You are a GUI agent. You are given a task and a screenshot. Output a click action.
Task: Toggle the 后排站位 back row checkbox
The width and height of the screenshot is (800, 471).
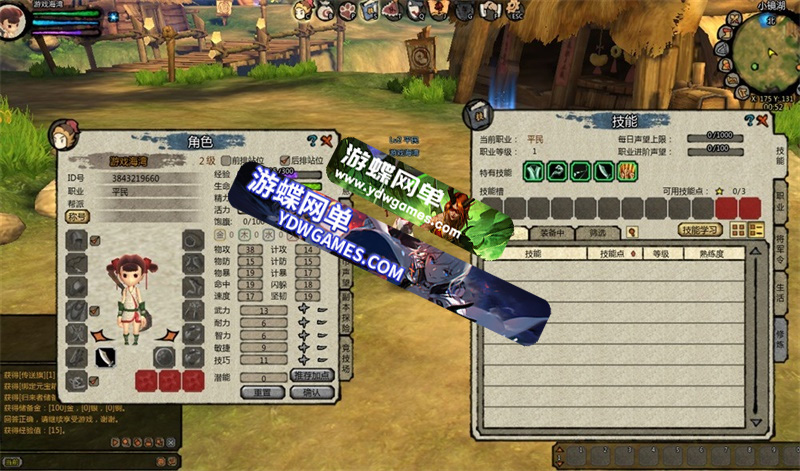tap(285, 160)
